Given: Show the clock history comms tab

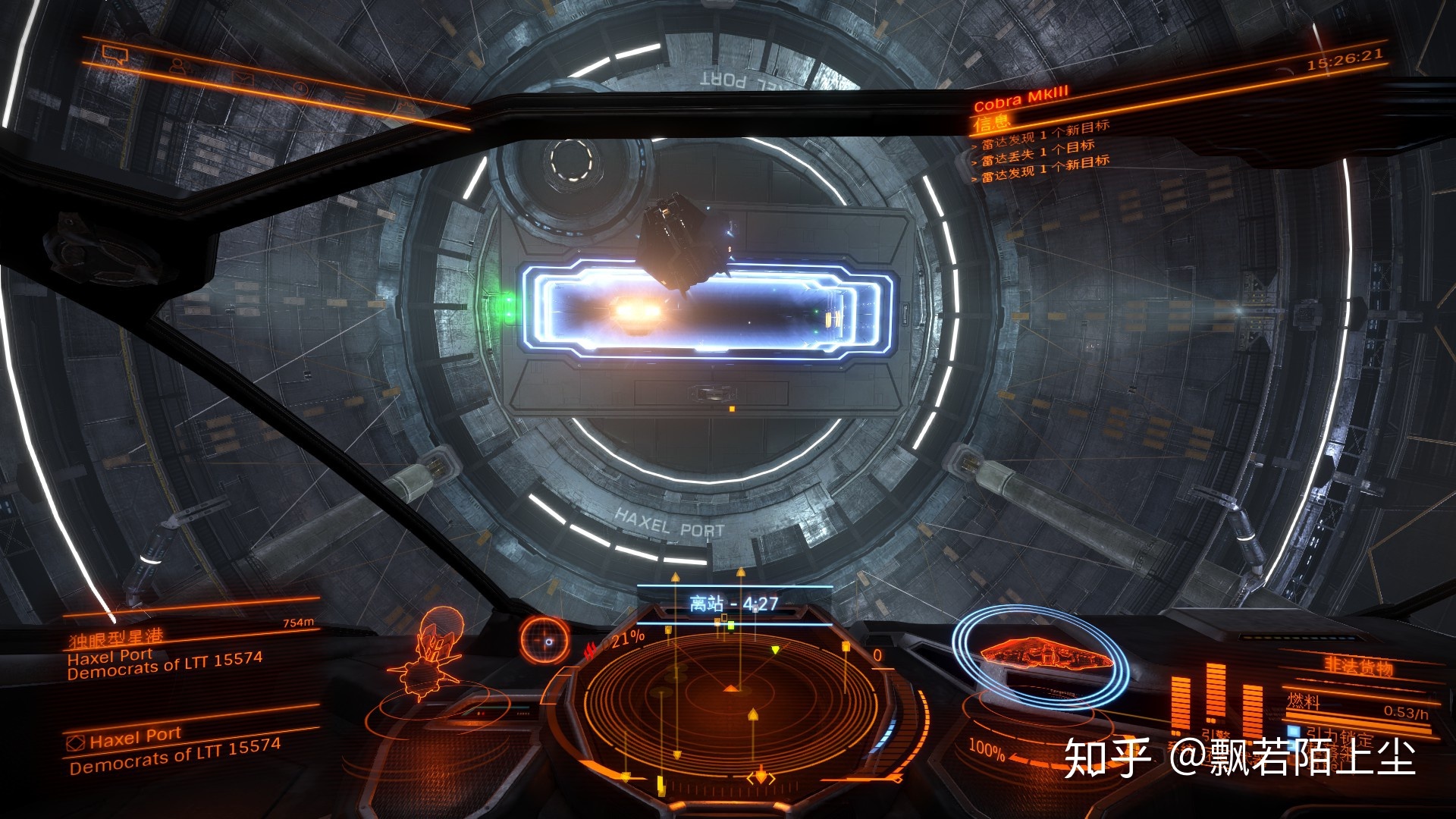Looking at the screenshot, I should [x=300, y=89].
